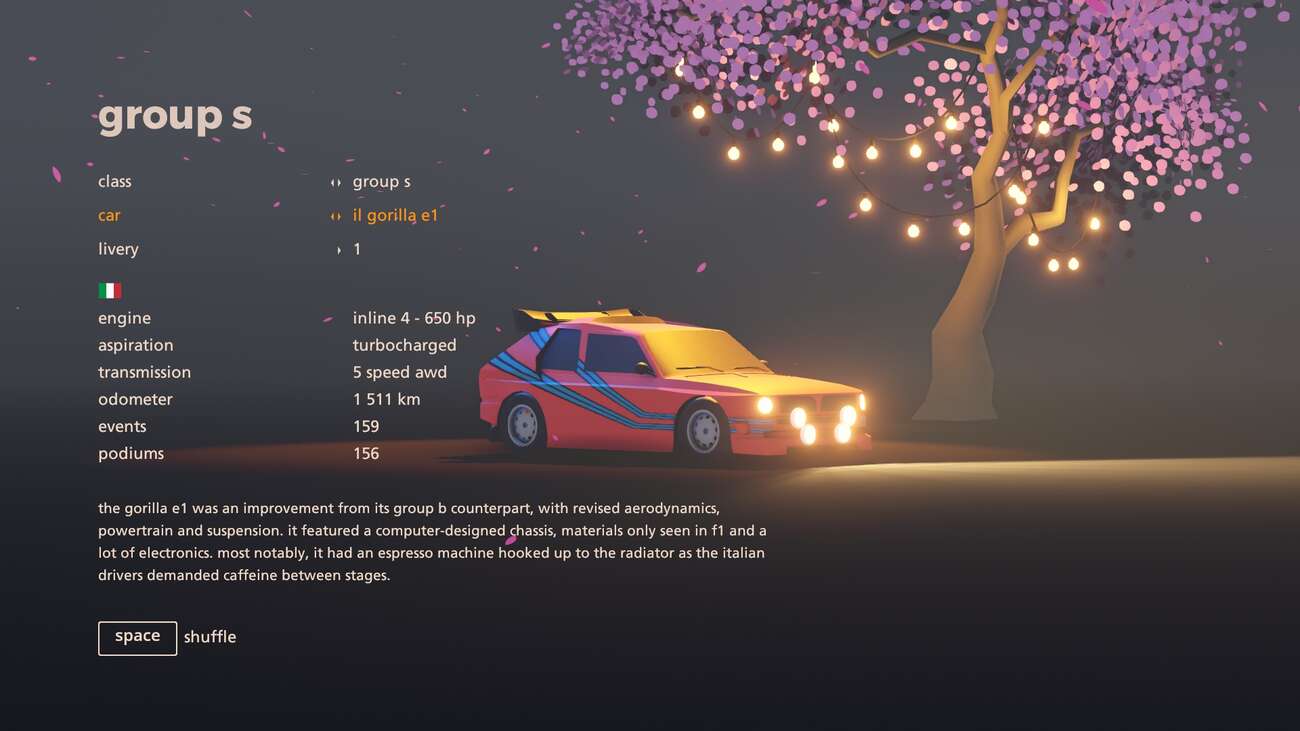Screen dimensions: 1300x731
Task: Change car using il gorilla e1 selector
Action: click(394, 216)
